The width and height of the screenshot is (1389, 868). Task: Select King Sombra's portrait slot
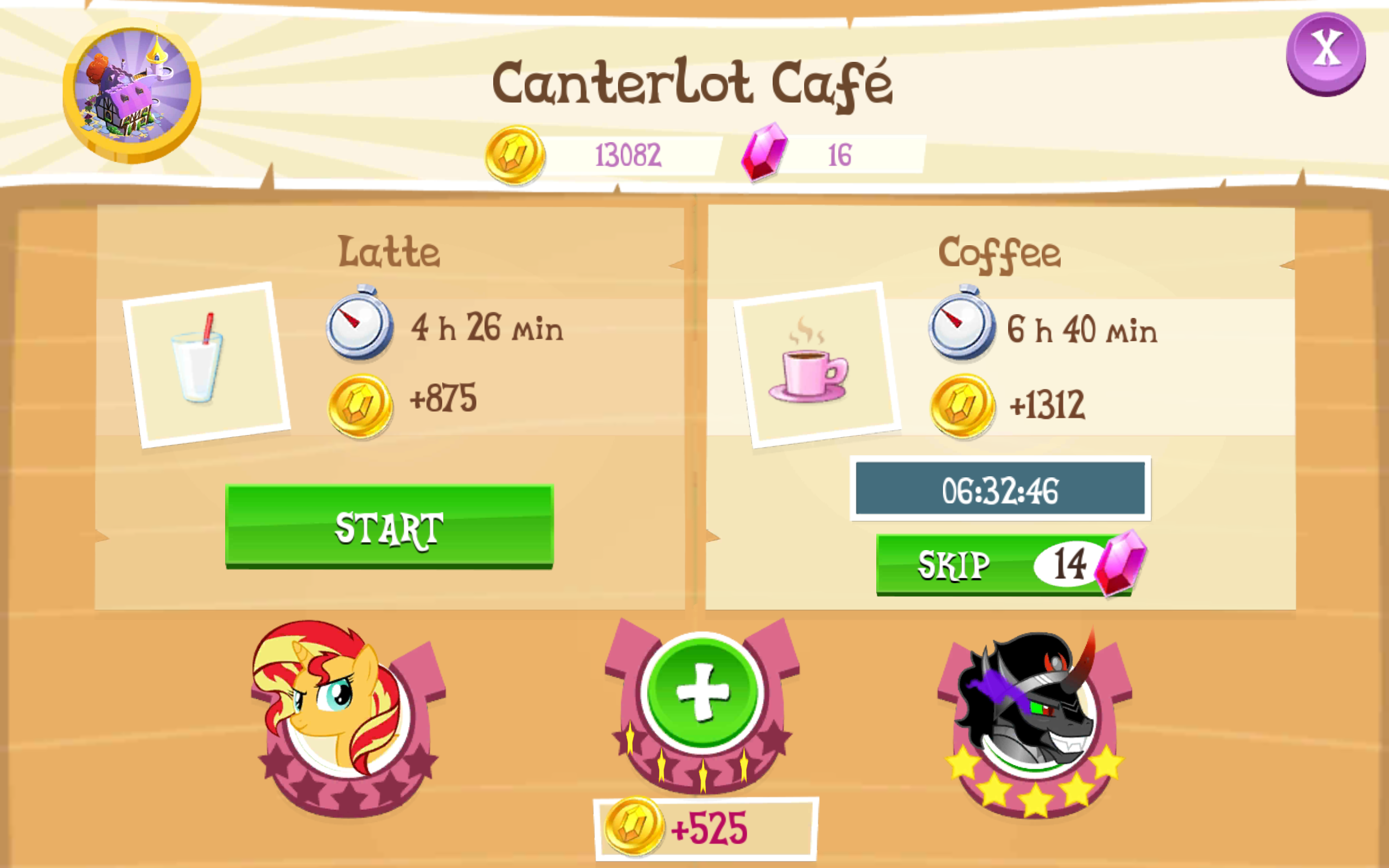tap(1033, 718)
